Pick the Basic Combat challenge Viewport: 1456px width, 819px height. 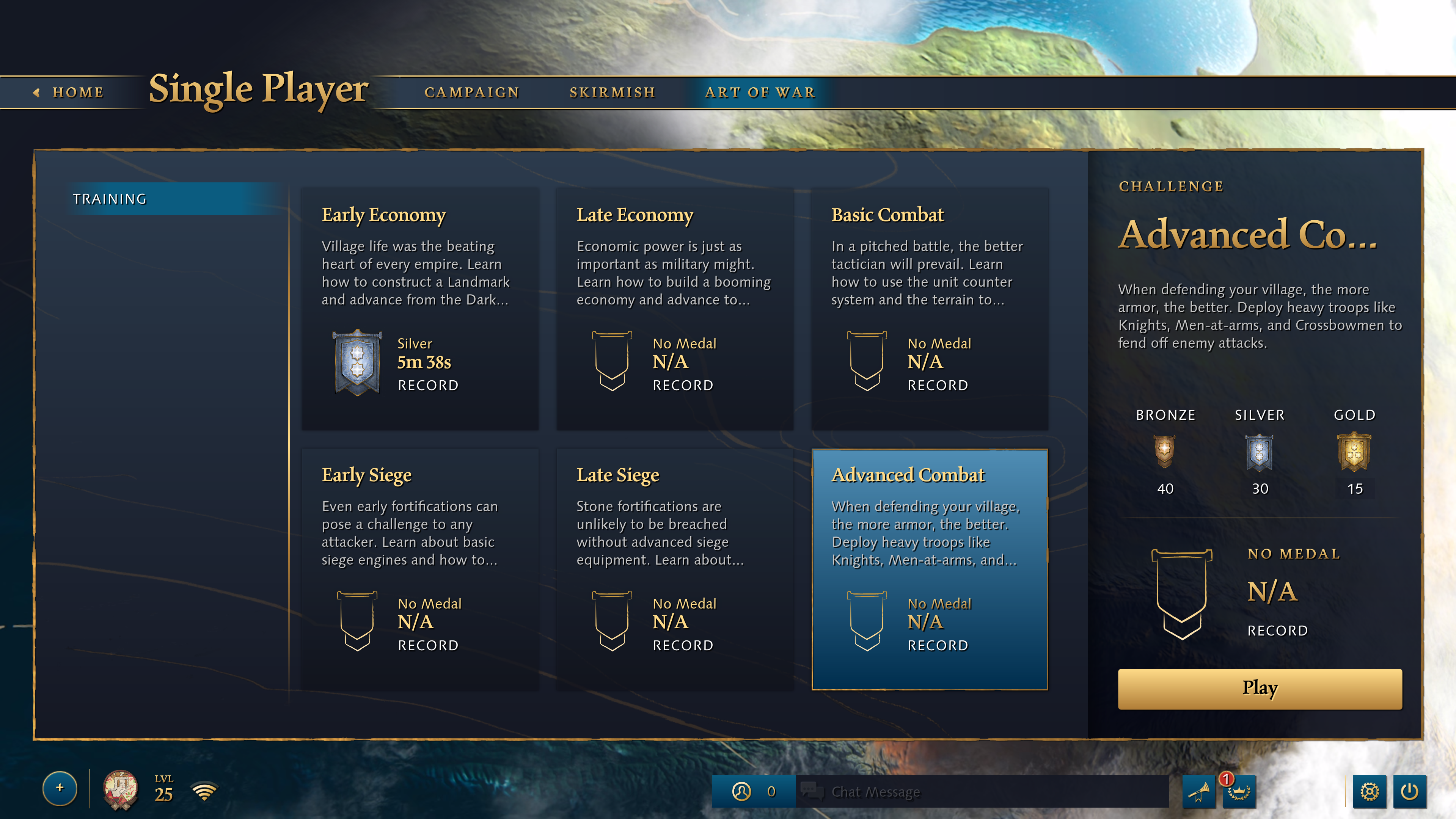point(929,308)
